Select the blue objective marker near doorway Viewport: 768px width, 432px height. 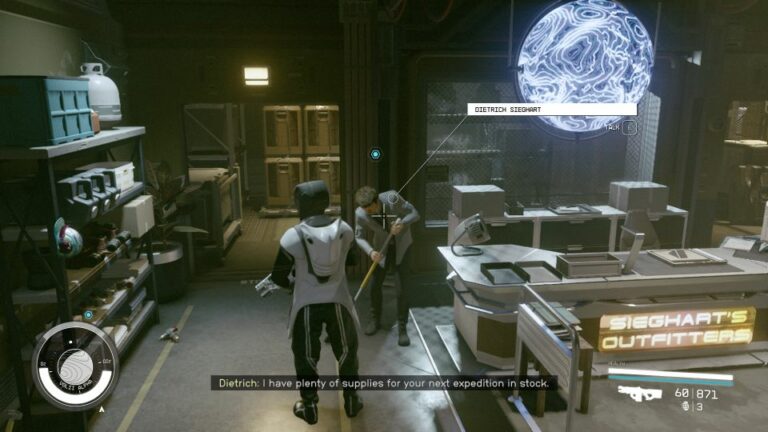point(375,154)
